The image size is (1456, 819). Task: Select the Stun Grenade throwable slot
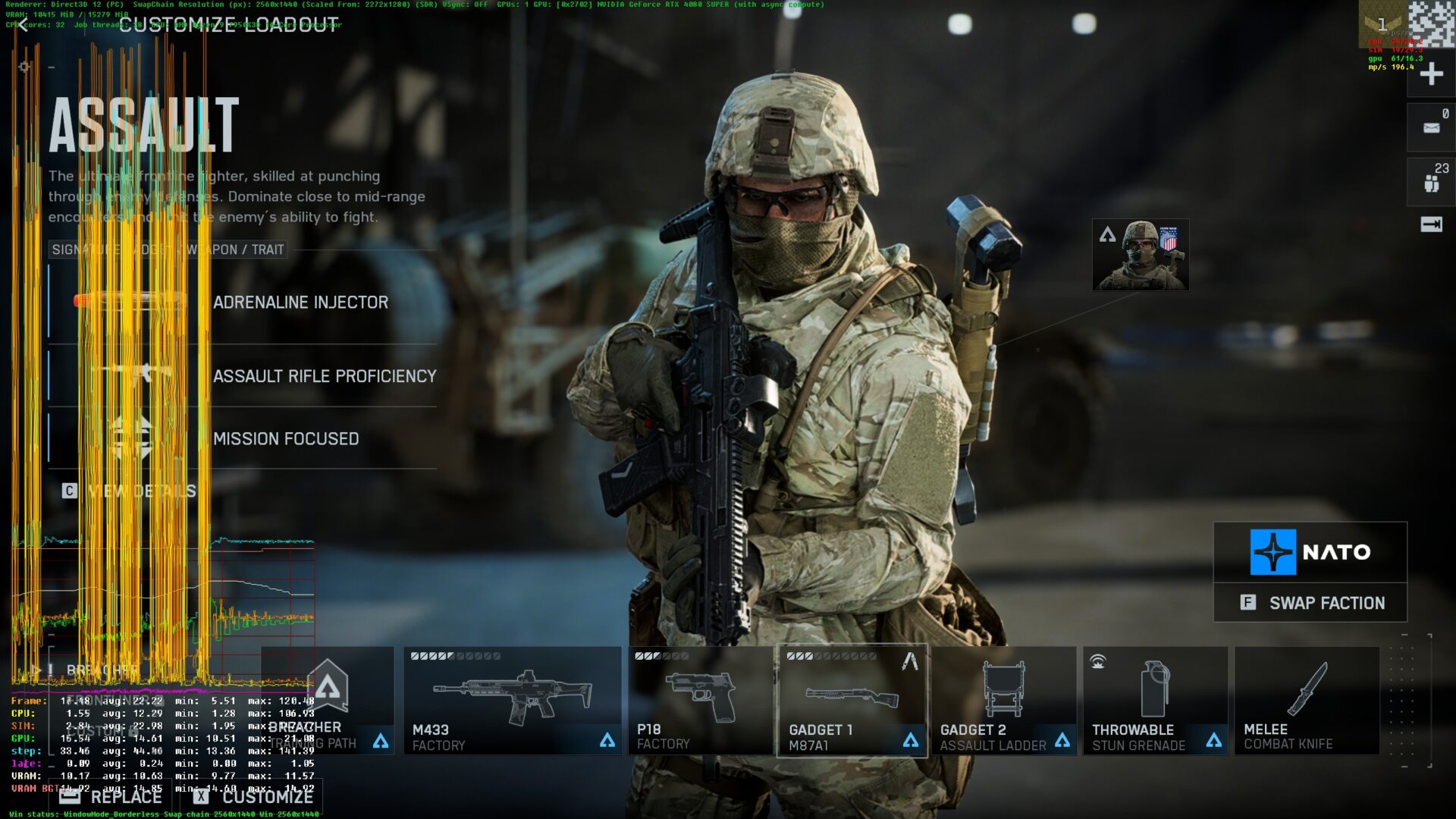1155,700
